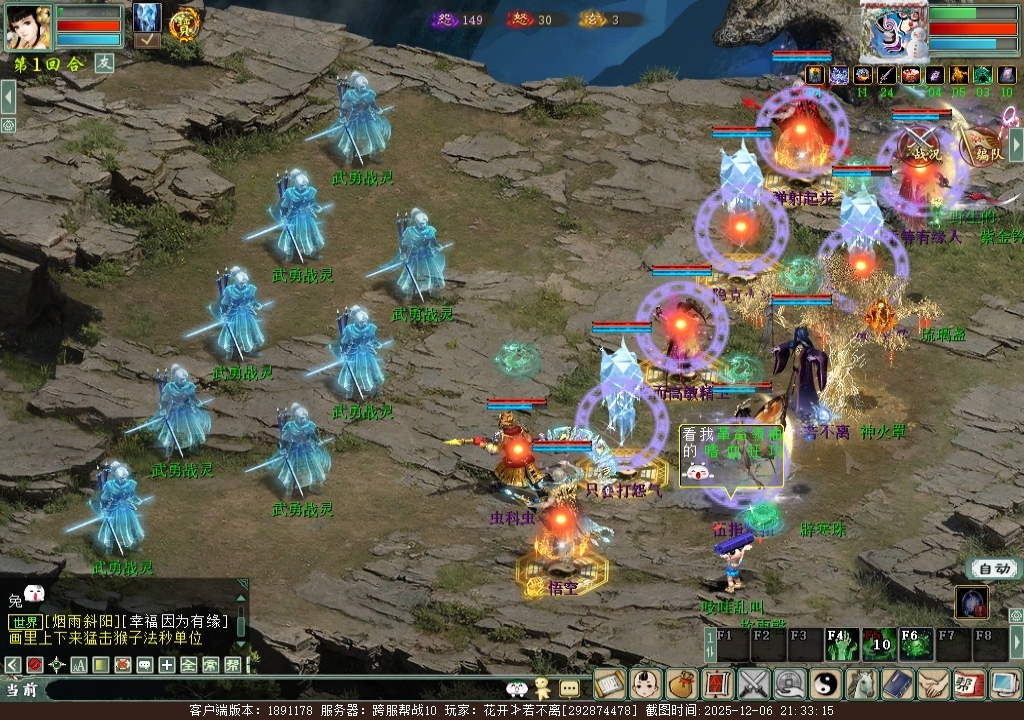Switch chat filter to 全 all channel
This screenshot has width=1024, height=720.
tap(188, 664)
